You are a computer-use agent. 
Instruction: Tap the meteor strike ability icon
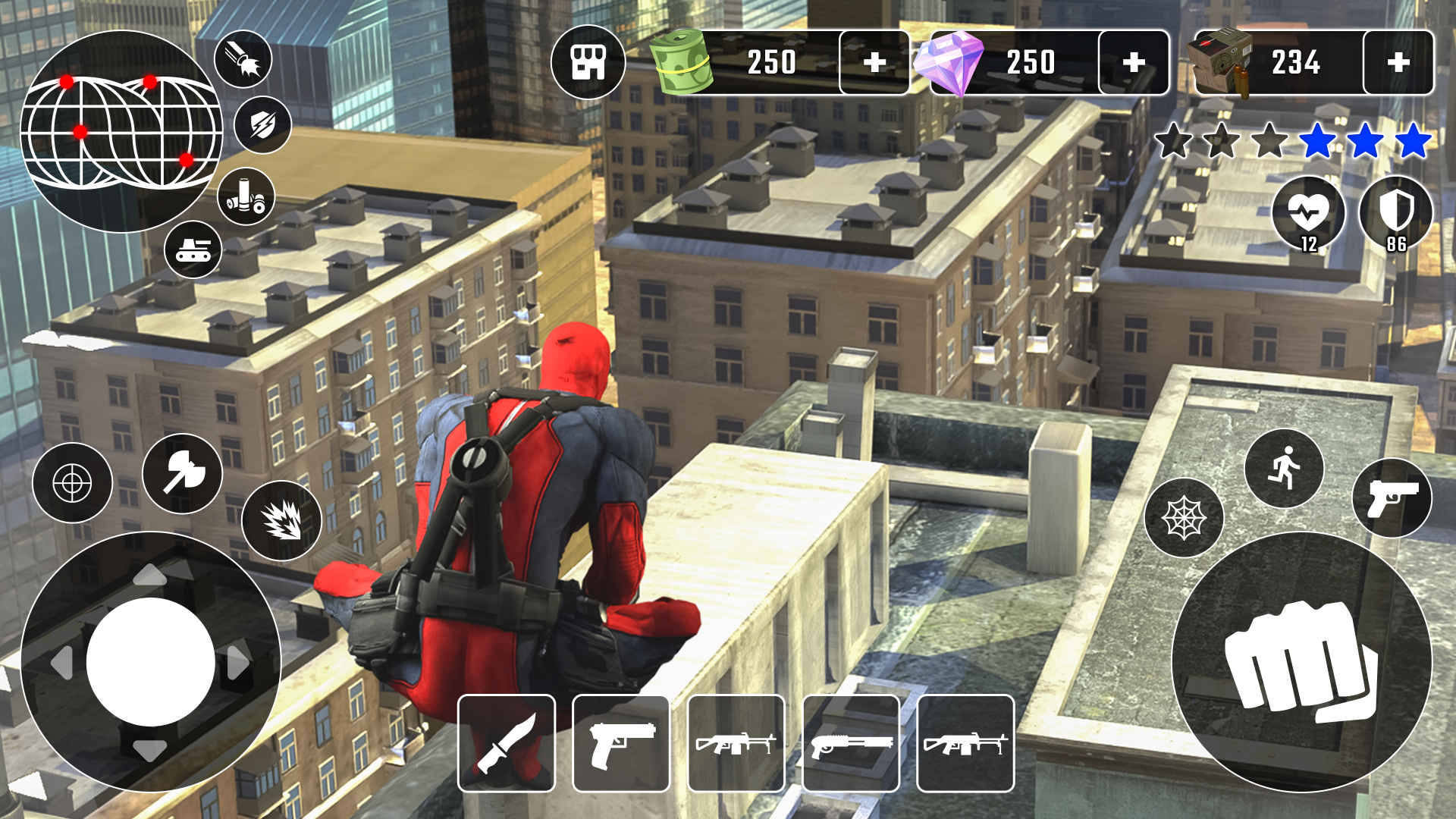[243, 58]
